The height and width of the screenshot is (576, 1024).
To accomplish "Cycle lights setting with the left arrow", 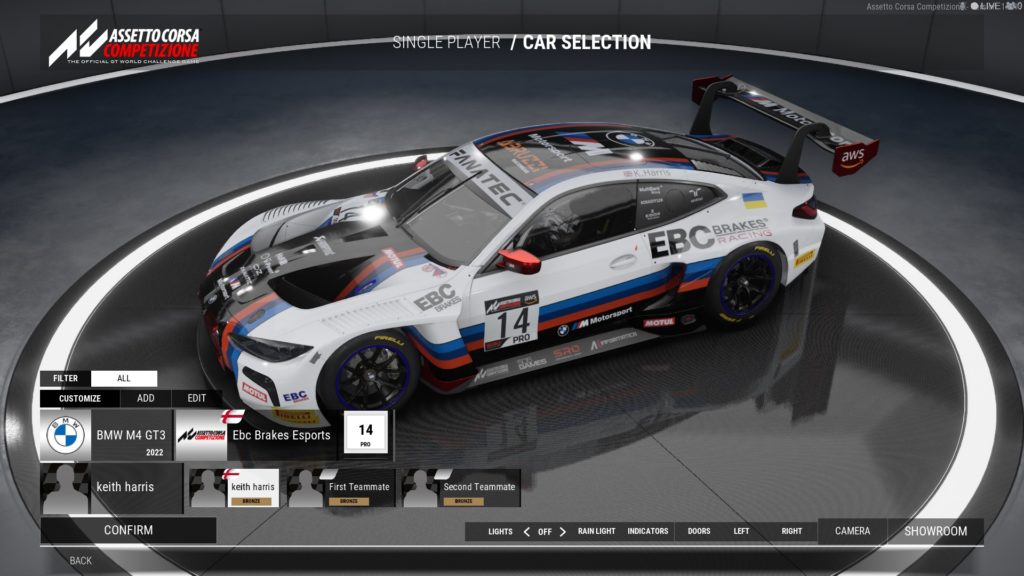I will click(x=527, y=532).
